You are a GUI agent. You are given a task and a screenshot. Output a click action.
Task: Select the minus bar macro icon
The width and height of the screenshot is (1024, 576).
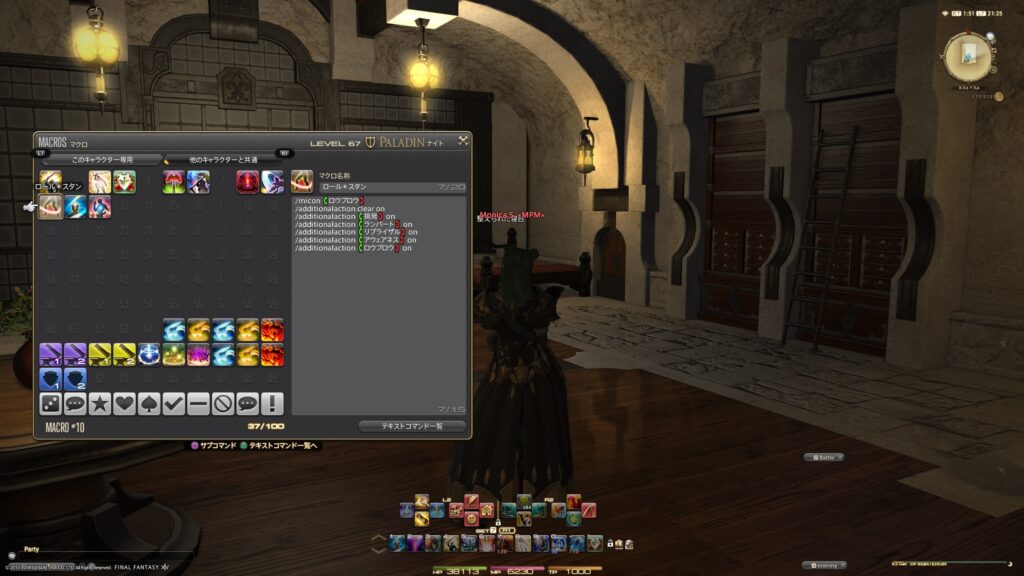click(198, 403)
